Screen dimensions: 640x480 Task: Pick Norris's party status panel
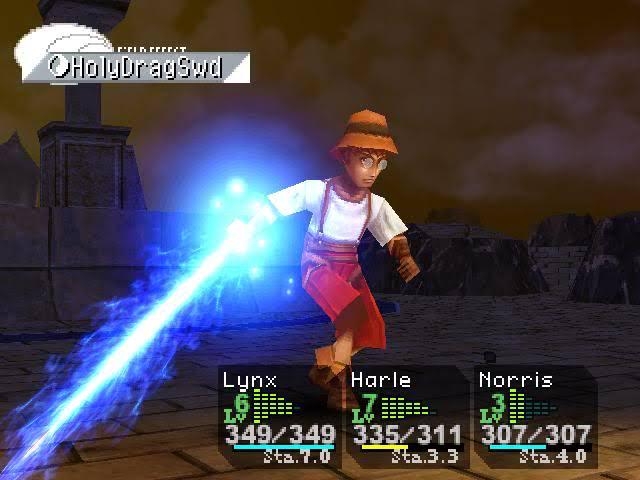point(533,417)
